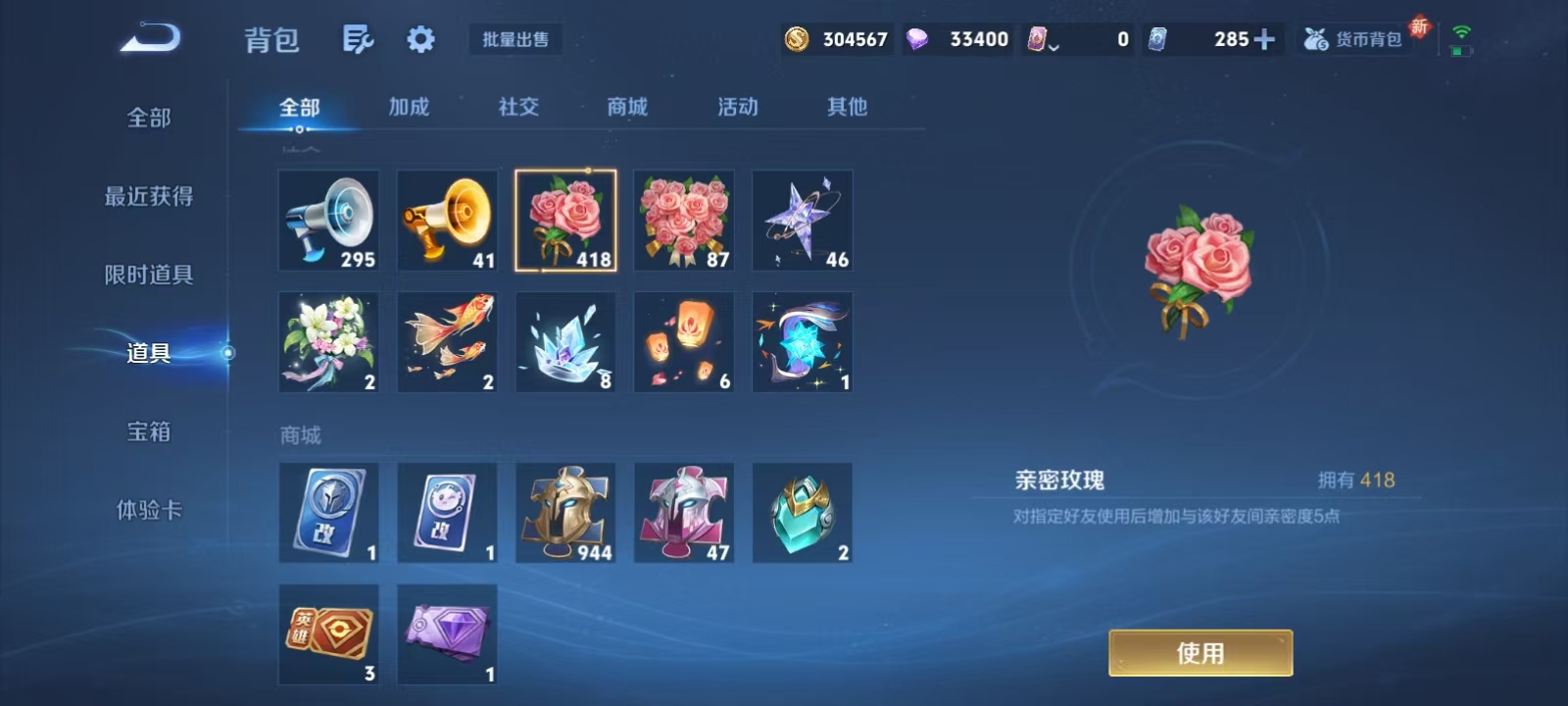Image resolution: width=1568 pixels, height=706 pixels.
Task: Switch to the 社交 tab
Action: pos(517,108)
